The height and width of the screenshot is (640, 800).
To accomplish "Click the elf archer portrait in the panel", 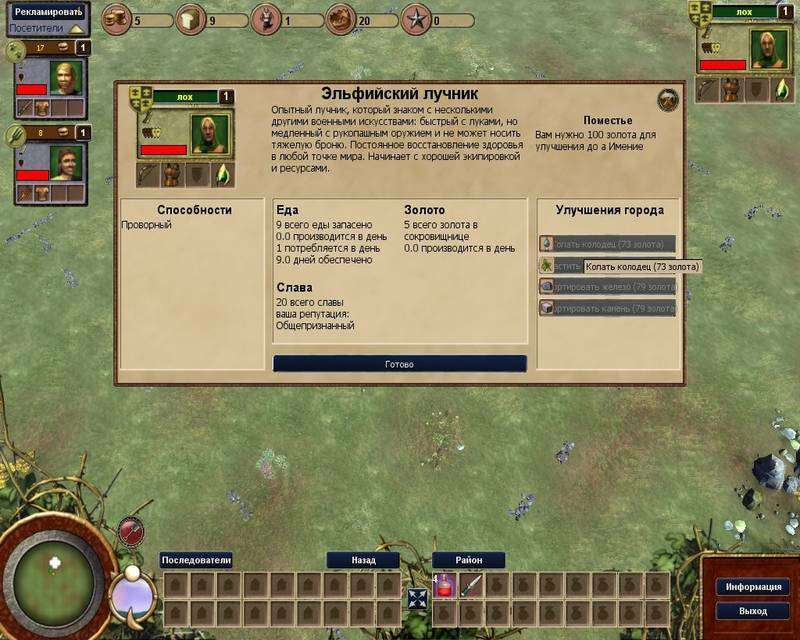I will (210, 134).
